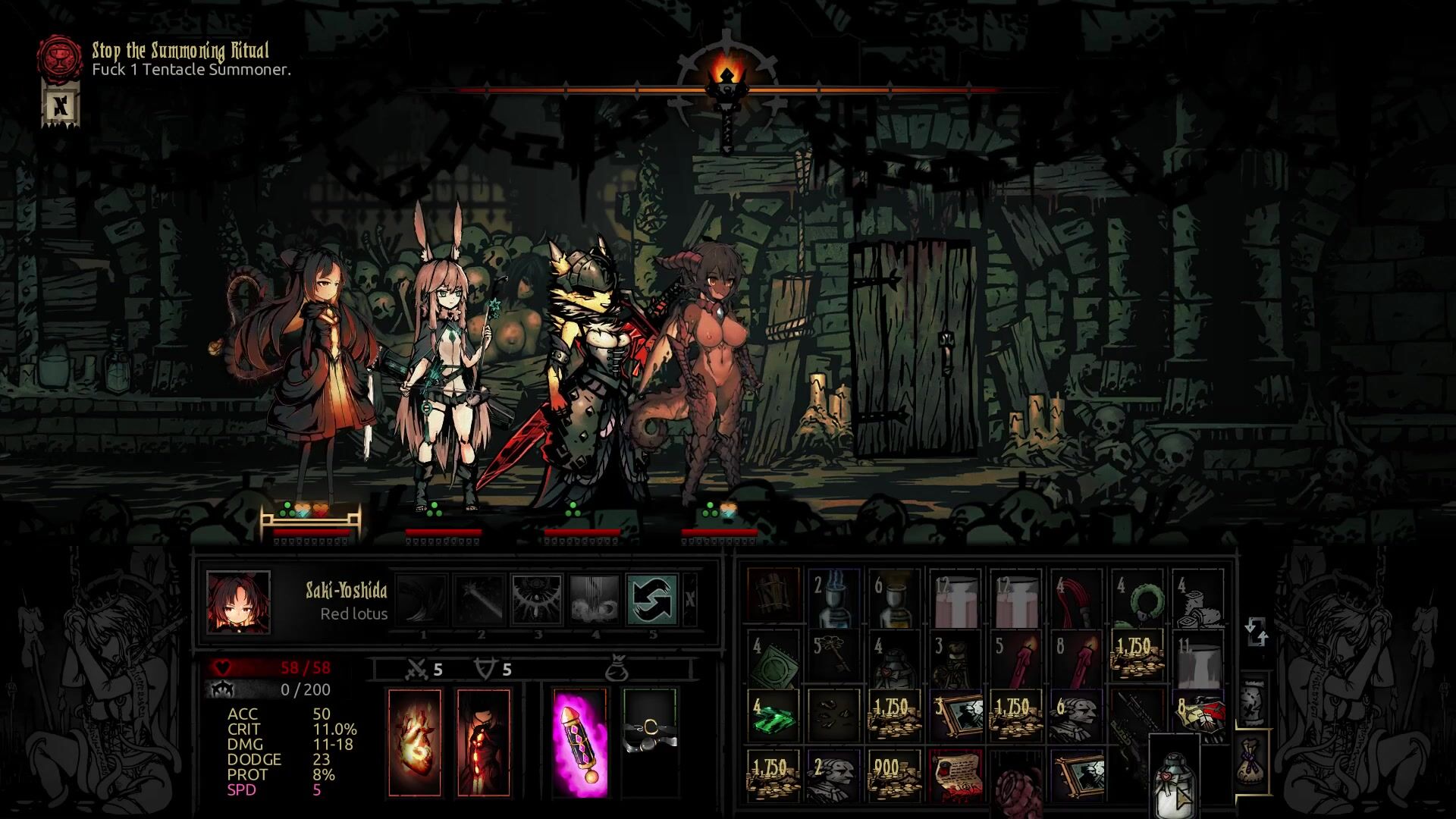This screenshot has width=1456, height=819.
Task: Select Saki-Yoshida's hero portrait
Action: click(x=238, y=602)
